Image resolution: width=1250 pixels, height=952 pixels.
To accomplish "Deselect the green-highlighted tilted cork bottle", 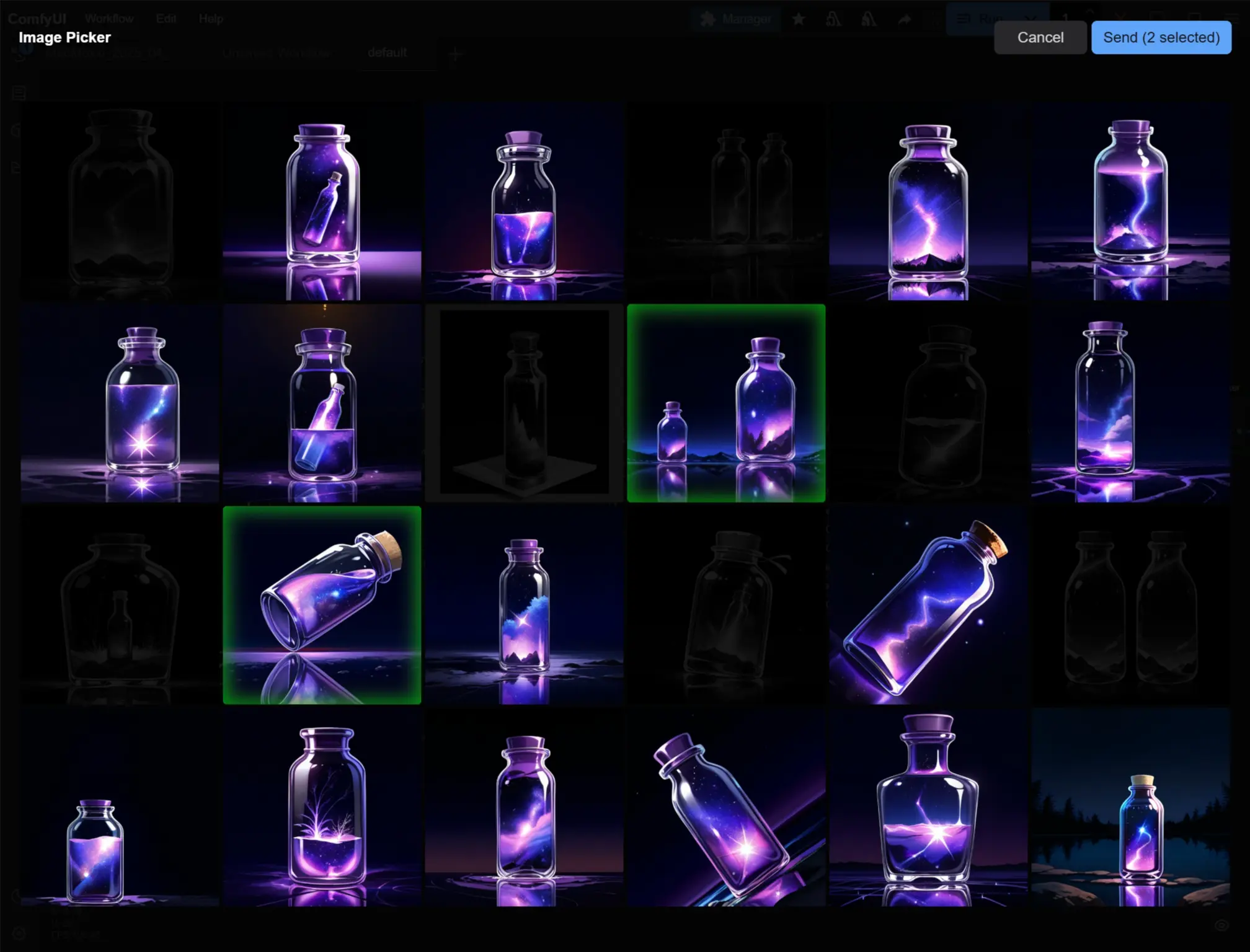I will (x=322, y=605).
